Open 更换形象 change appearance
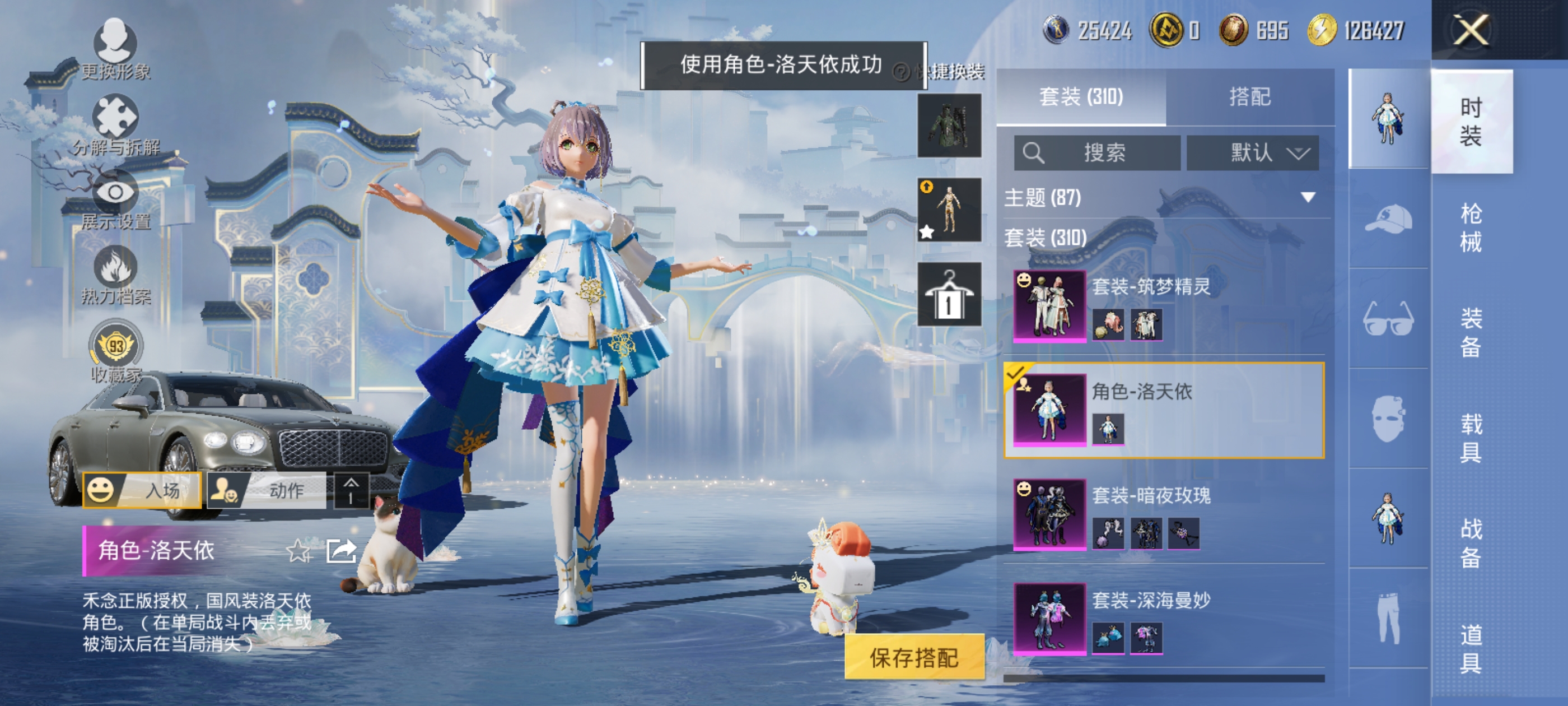The width and height of the screenshot is (1568, 706). [x=115, y=50]
